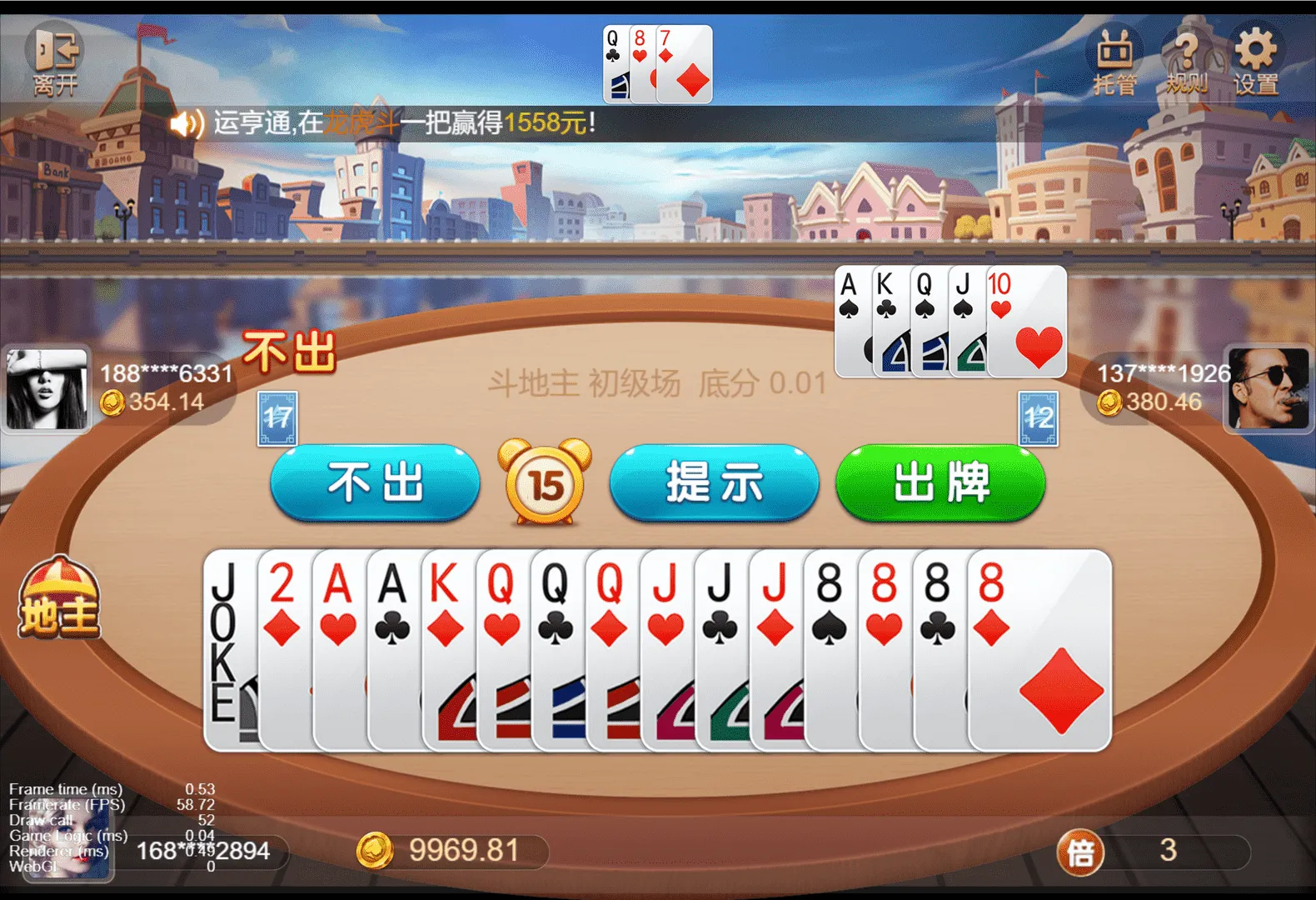Click avatar of player 188****6331
The height and width of the screenshot is (900, 1316).
tap(47, 390)
